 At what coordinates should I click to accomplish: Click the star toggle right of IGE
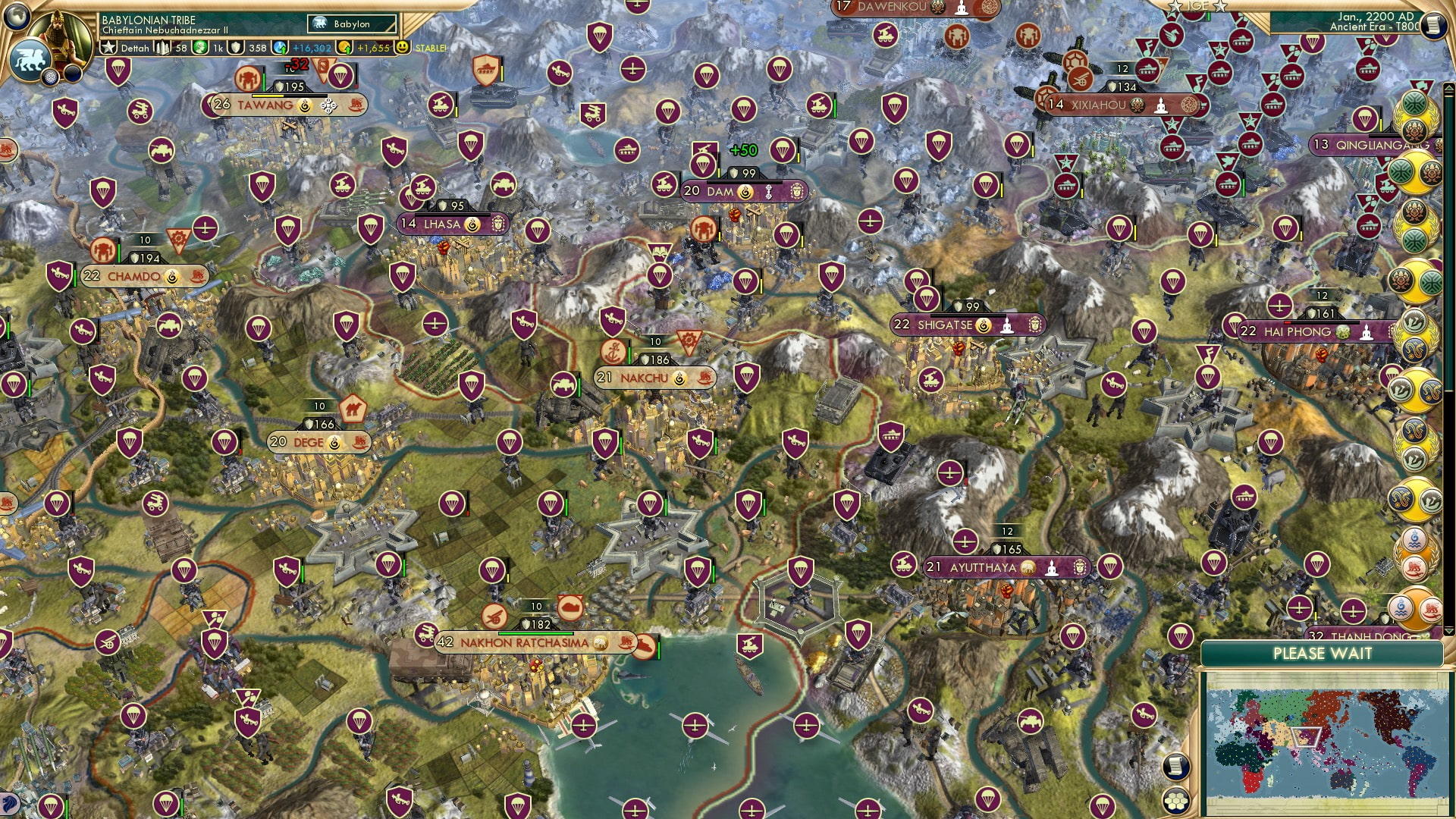[x=1221, y=6]
